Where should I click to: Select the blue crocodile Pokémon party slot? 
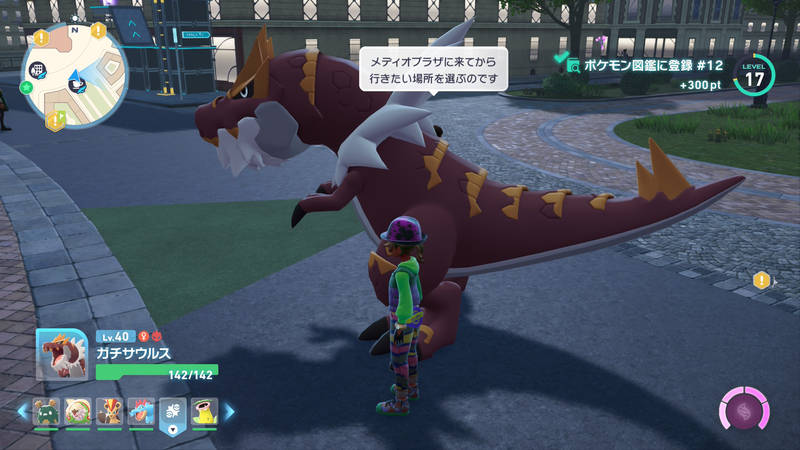pos(140,410)
